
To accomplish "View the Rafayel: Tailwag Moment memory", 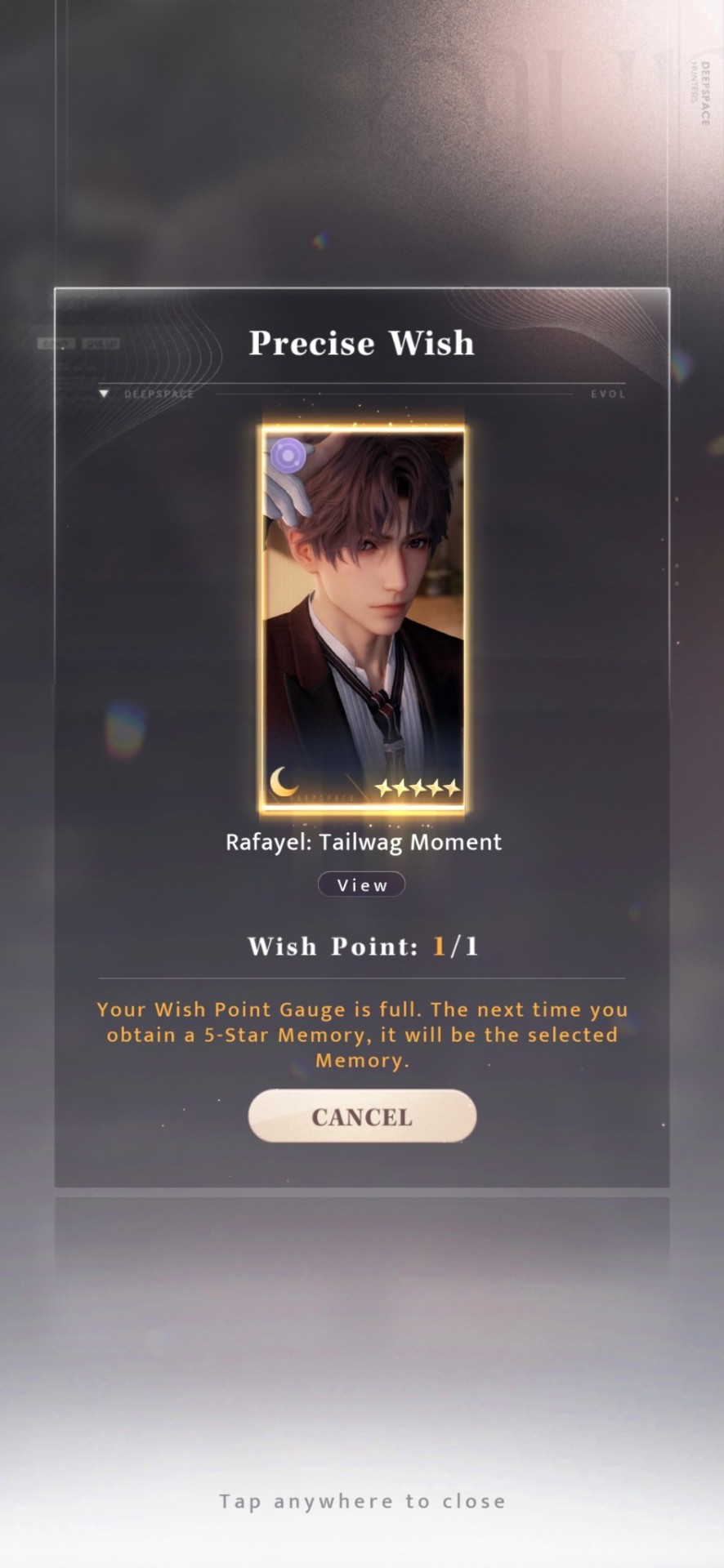I will coord(361,884).
